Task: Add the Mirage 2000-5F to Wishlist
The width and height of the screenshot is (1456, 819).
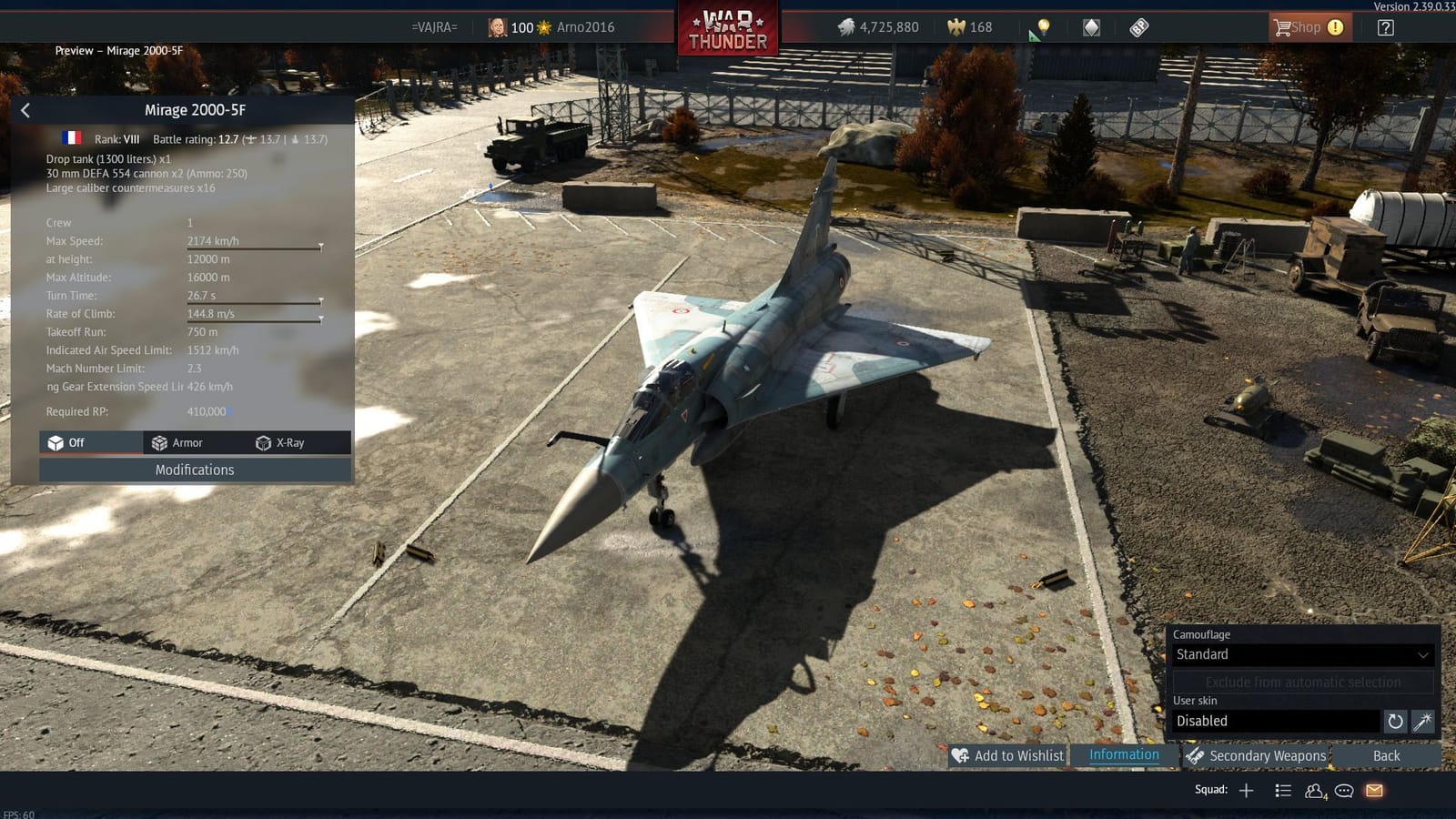Action: 1008,755
